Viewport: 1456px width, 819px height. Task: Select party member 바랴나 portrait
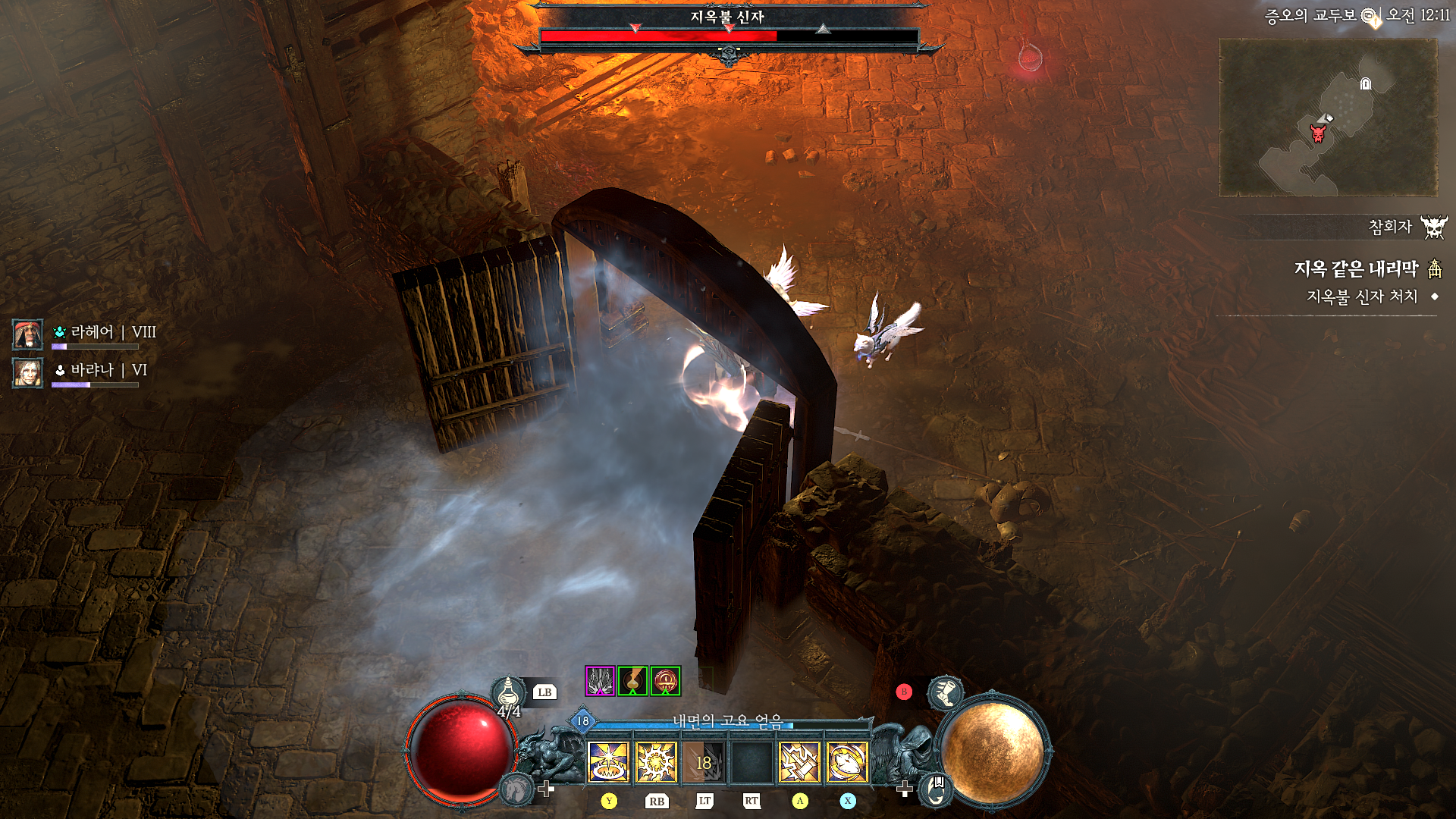click(27, 372)
